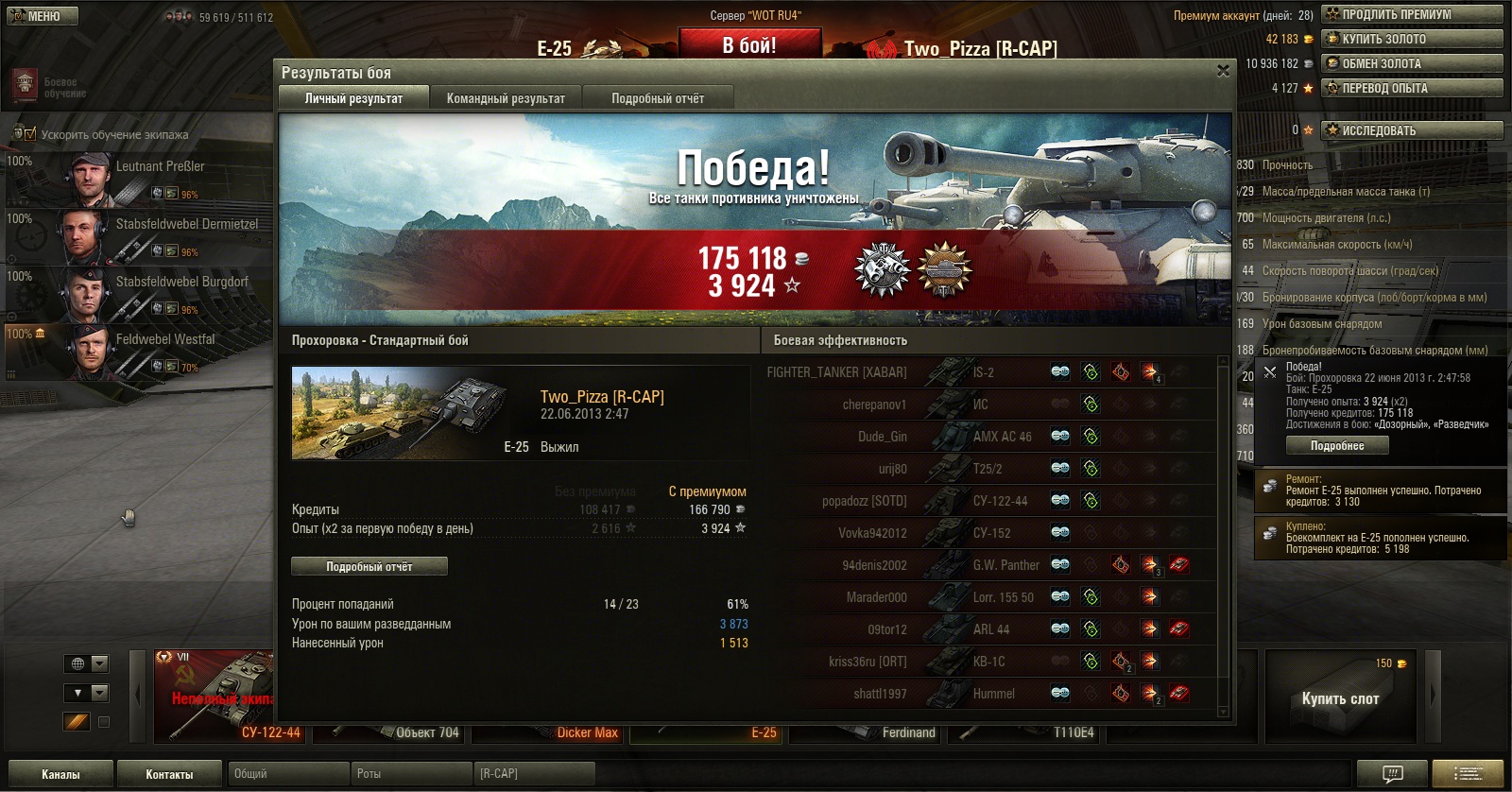Toggle Ускорить обучение экипажа checkbox
Image resolution: width=1512 pixels, height=792 pixels.
(29, 134)
